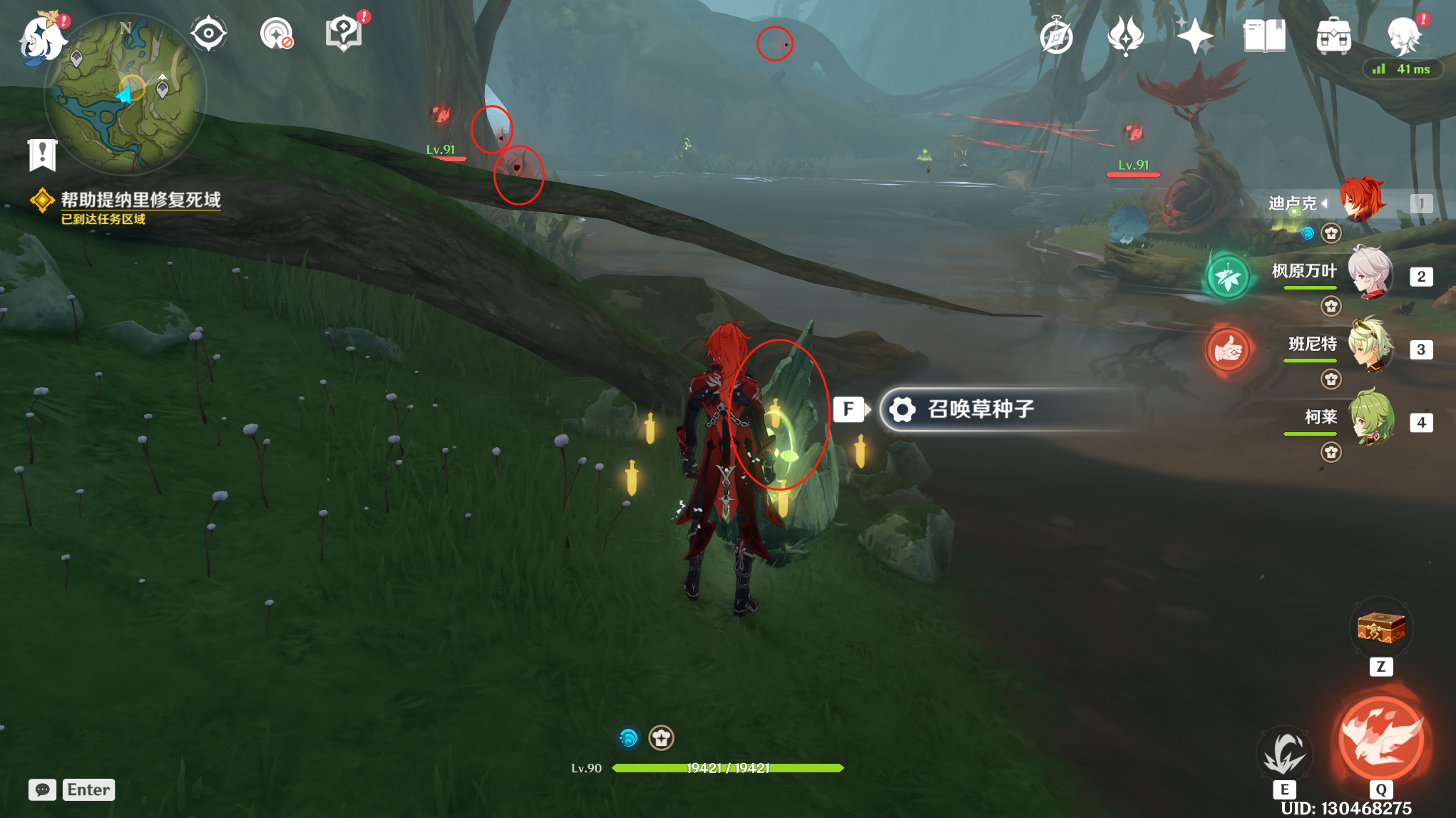Switch to party member 枫原万叶
The image size is (1456, 818).
(1369, 272)
